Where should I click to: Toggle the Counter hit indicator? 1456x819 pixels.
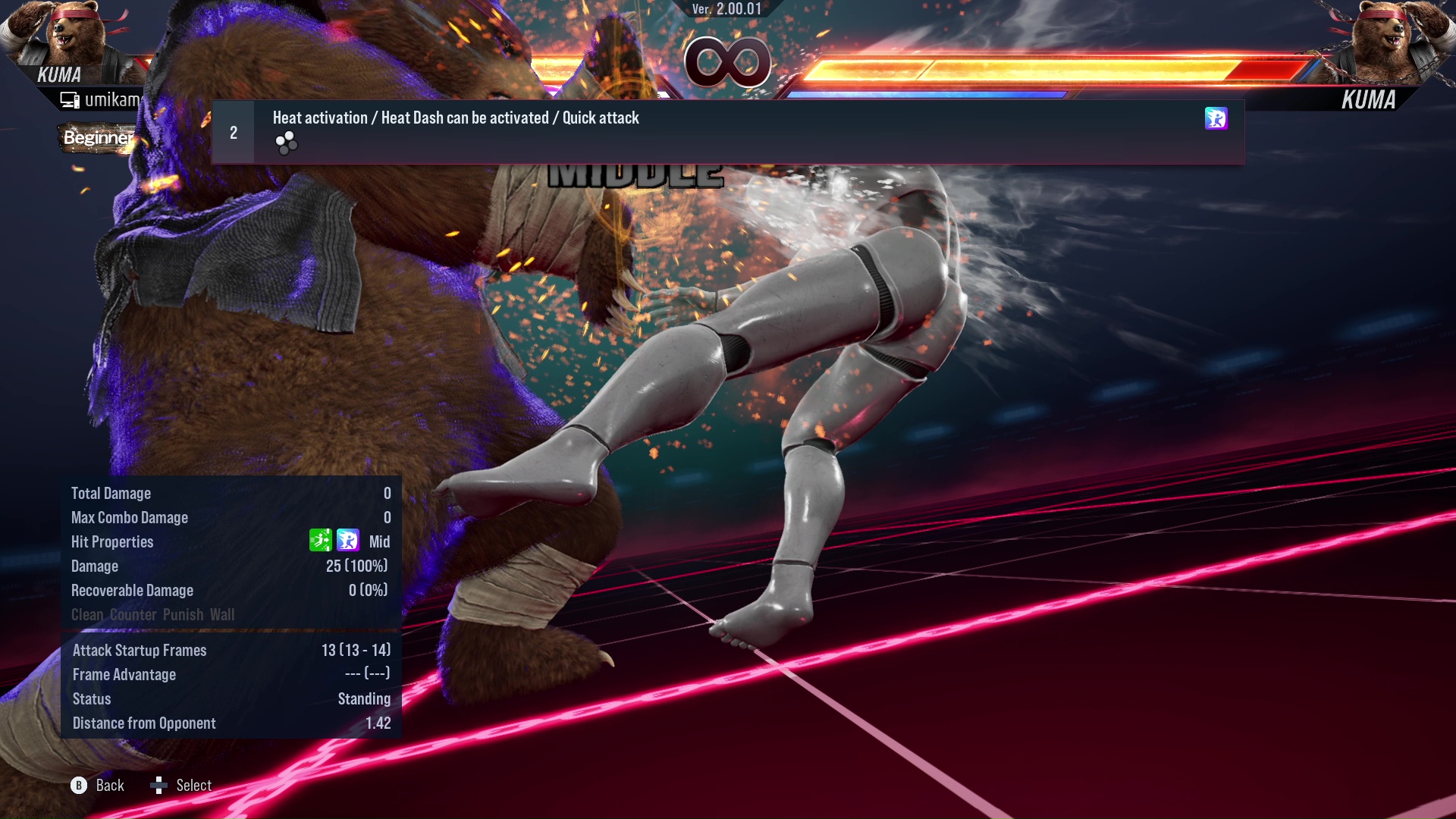[133, 615]
